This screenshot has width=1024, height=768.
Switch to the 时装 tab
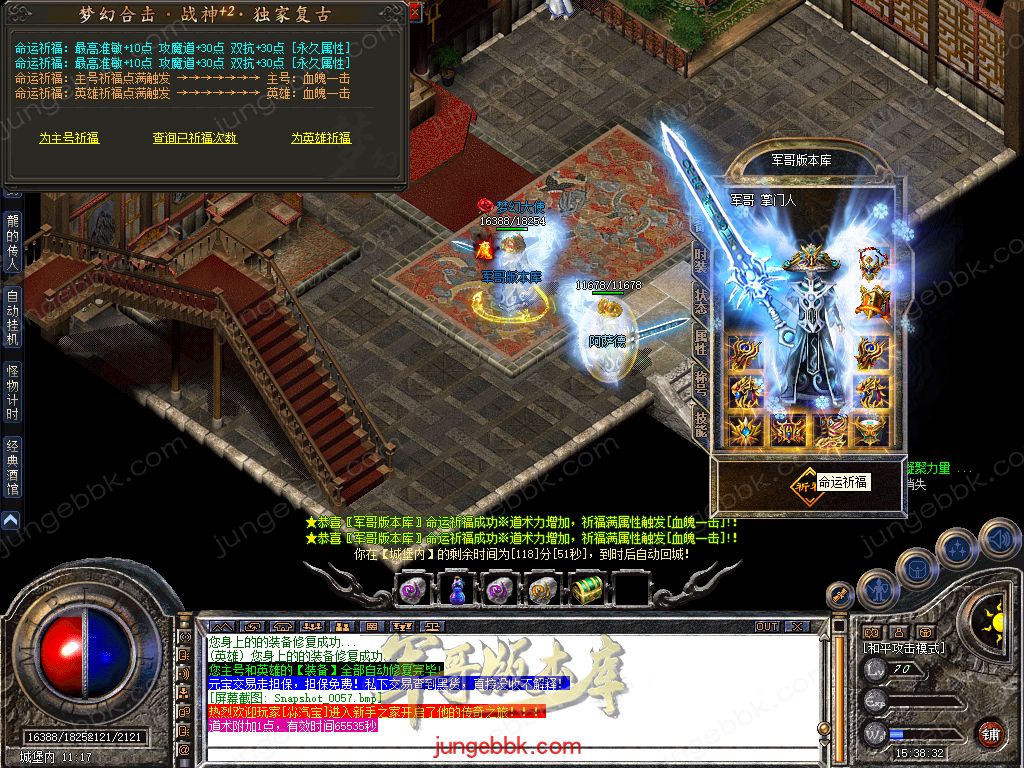pyautogui.click(x=701, y=264)
